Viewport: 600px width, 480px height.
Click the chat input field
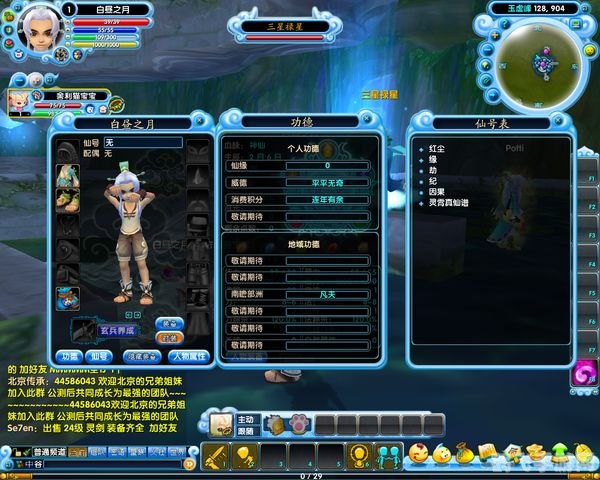110,465
